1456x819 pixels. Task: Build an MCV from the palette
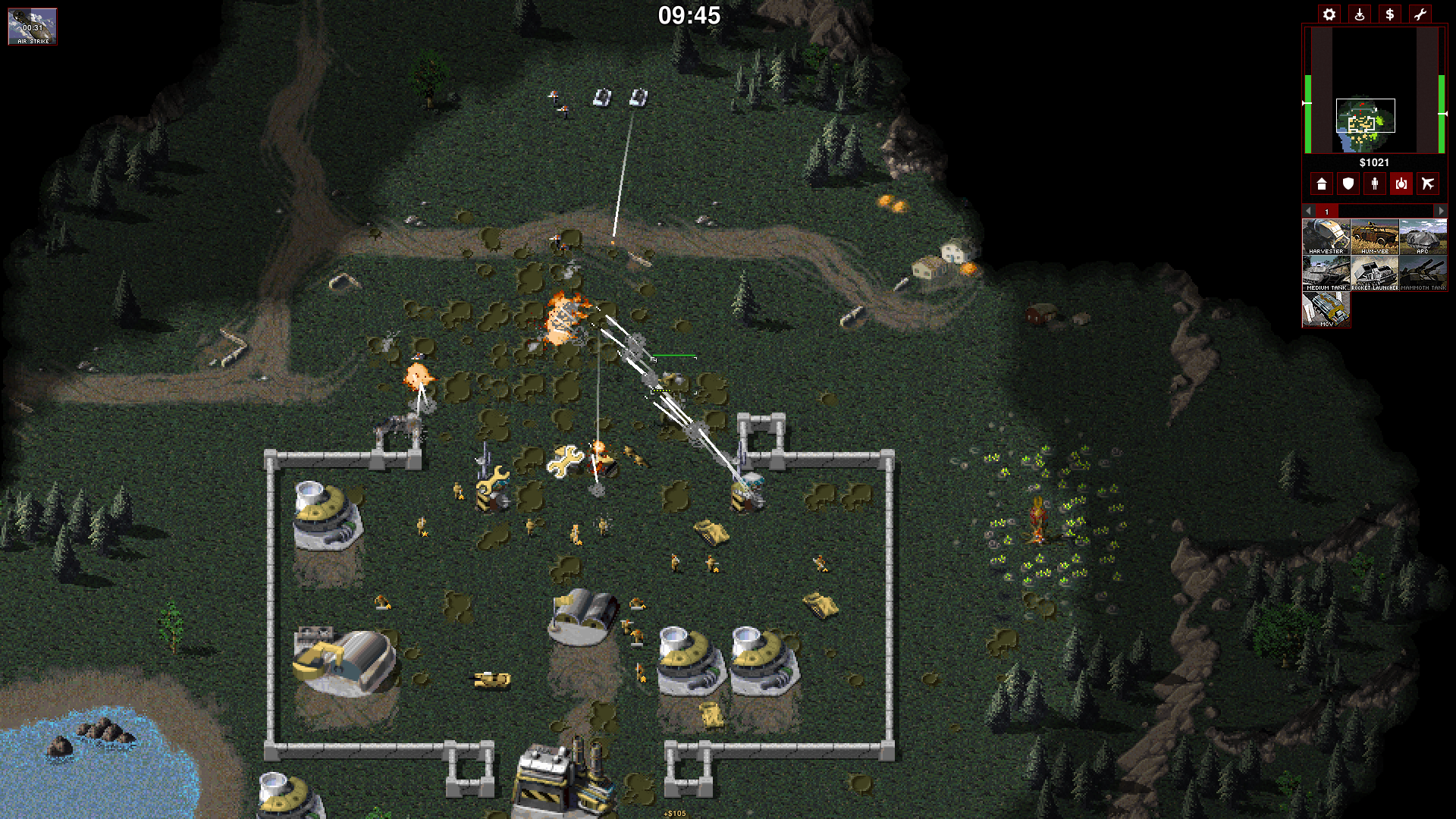click(1326, 309)
